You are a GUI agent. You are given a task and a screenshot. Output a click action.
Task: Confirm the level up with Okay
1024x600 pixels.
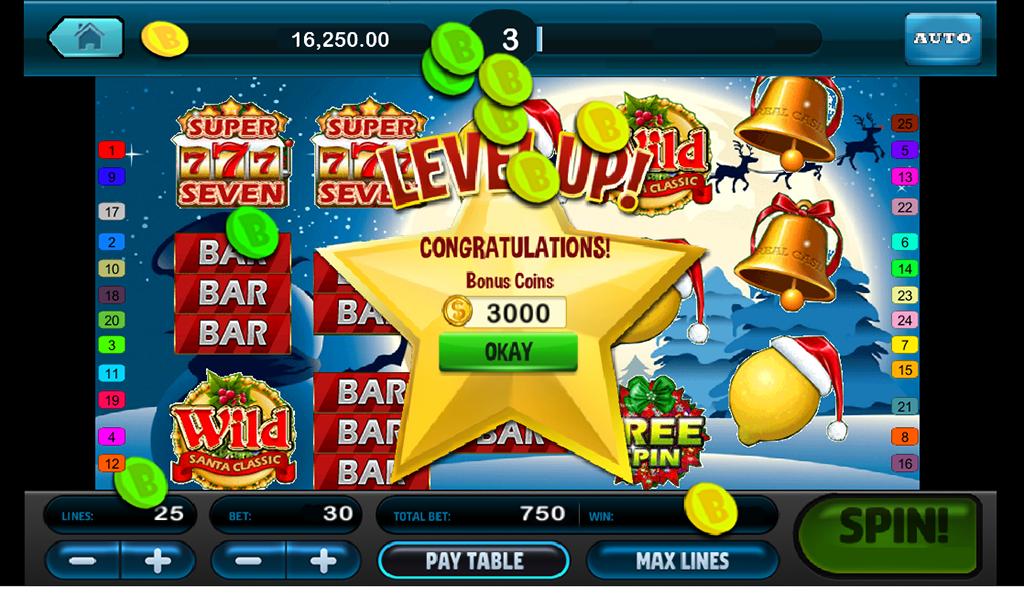tap(508, 352)
